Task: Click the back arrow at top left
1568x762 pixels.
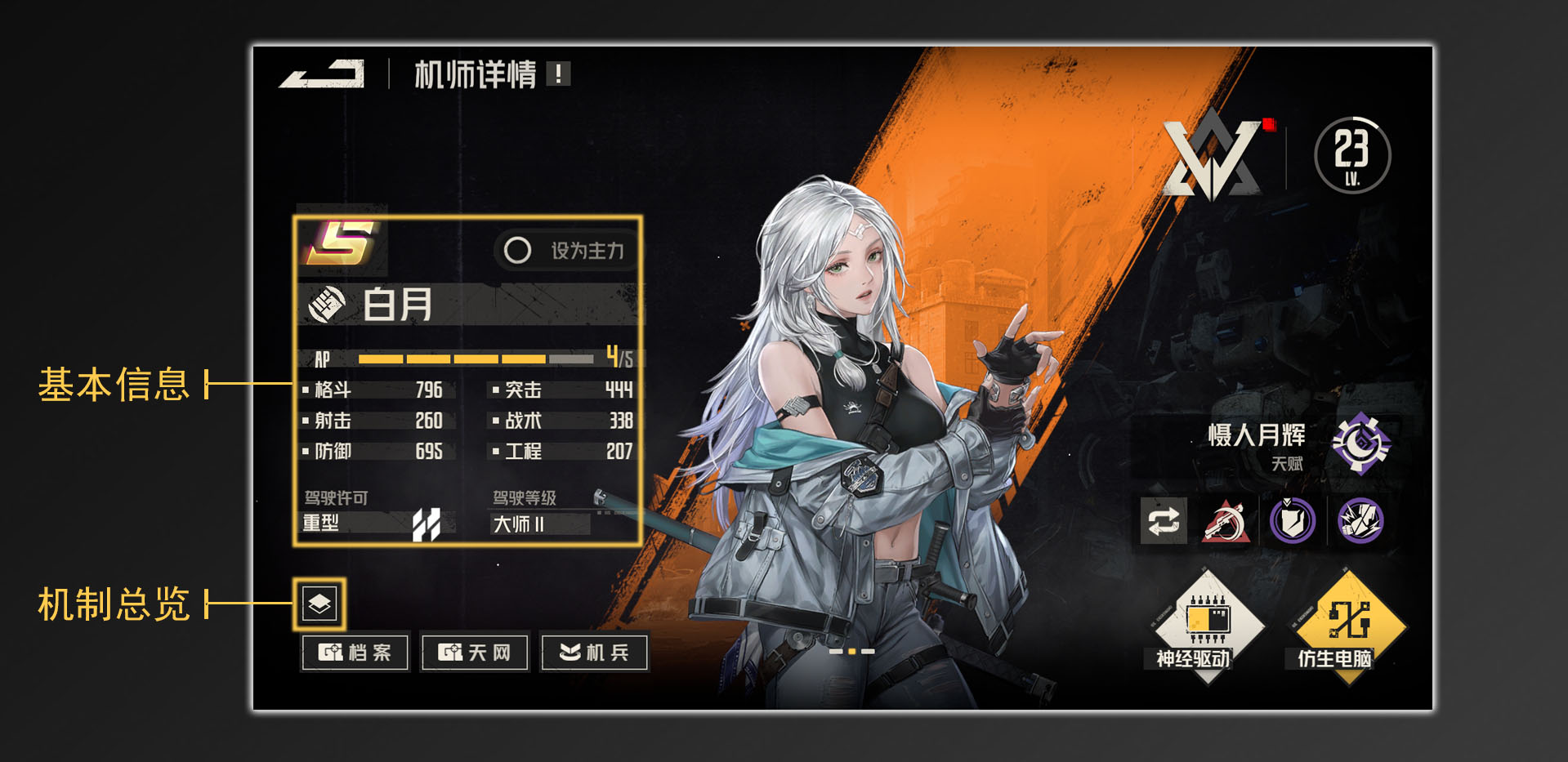Action: tap(323, 75)
